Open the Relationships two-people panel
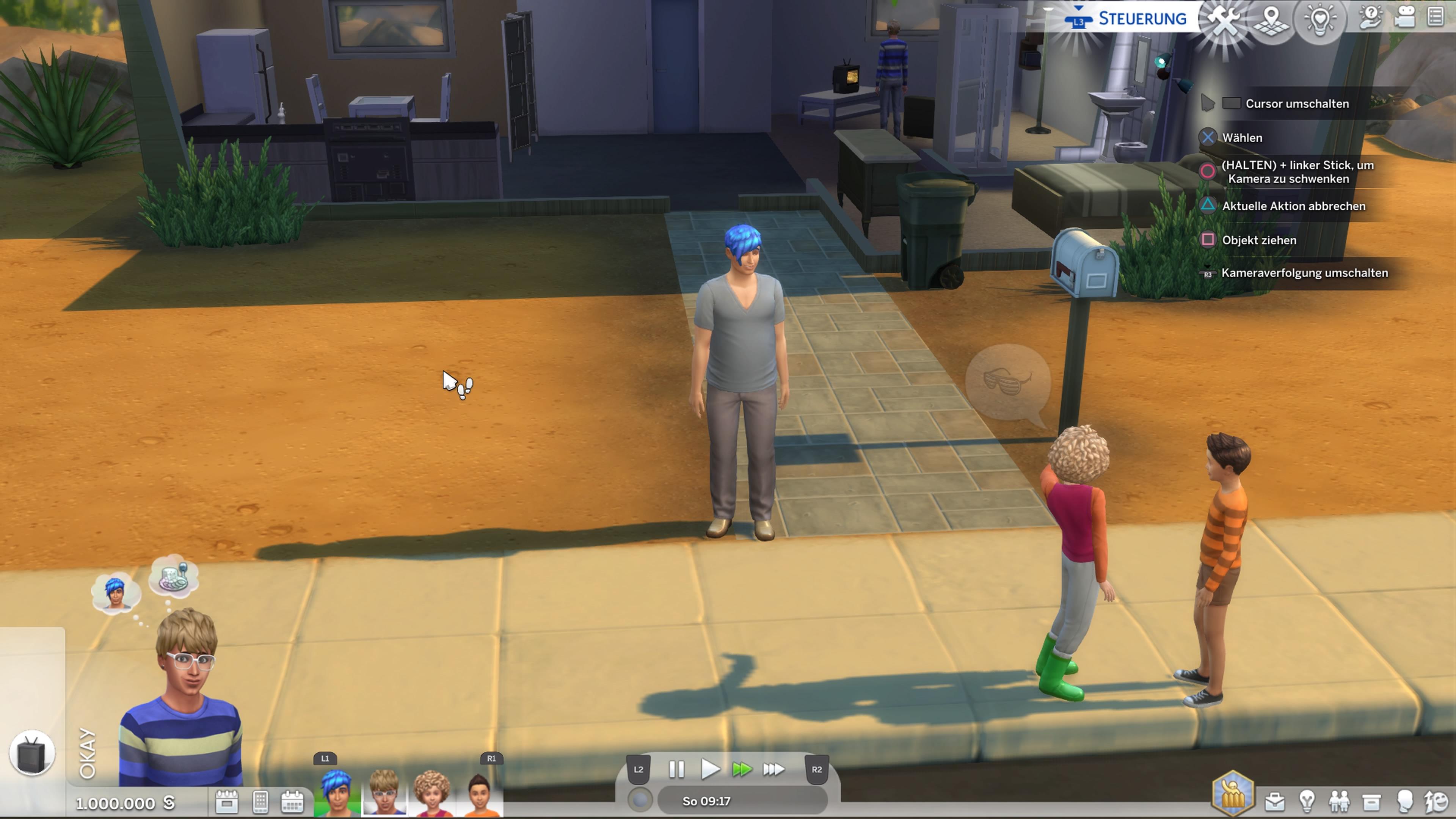The height and width of the screenshot is (819, 1456). [1339, 801]
